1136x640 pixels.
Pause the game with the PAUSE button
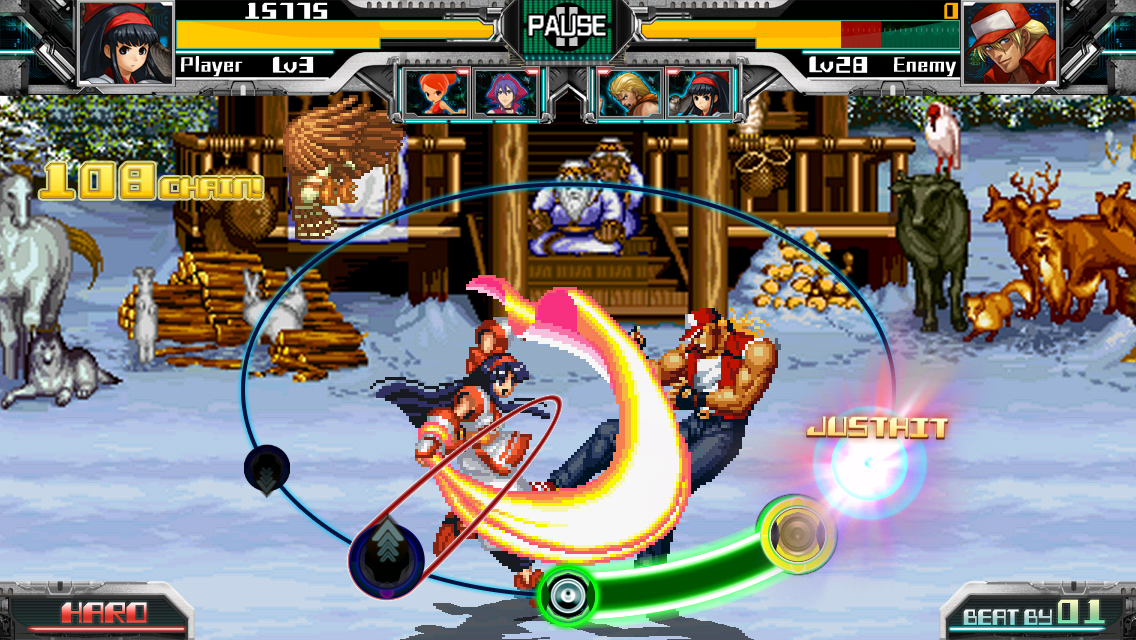566,26
